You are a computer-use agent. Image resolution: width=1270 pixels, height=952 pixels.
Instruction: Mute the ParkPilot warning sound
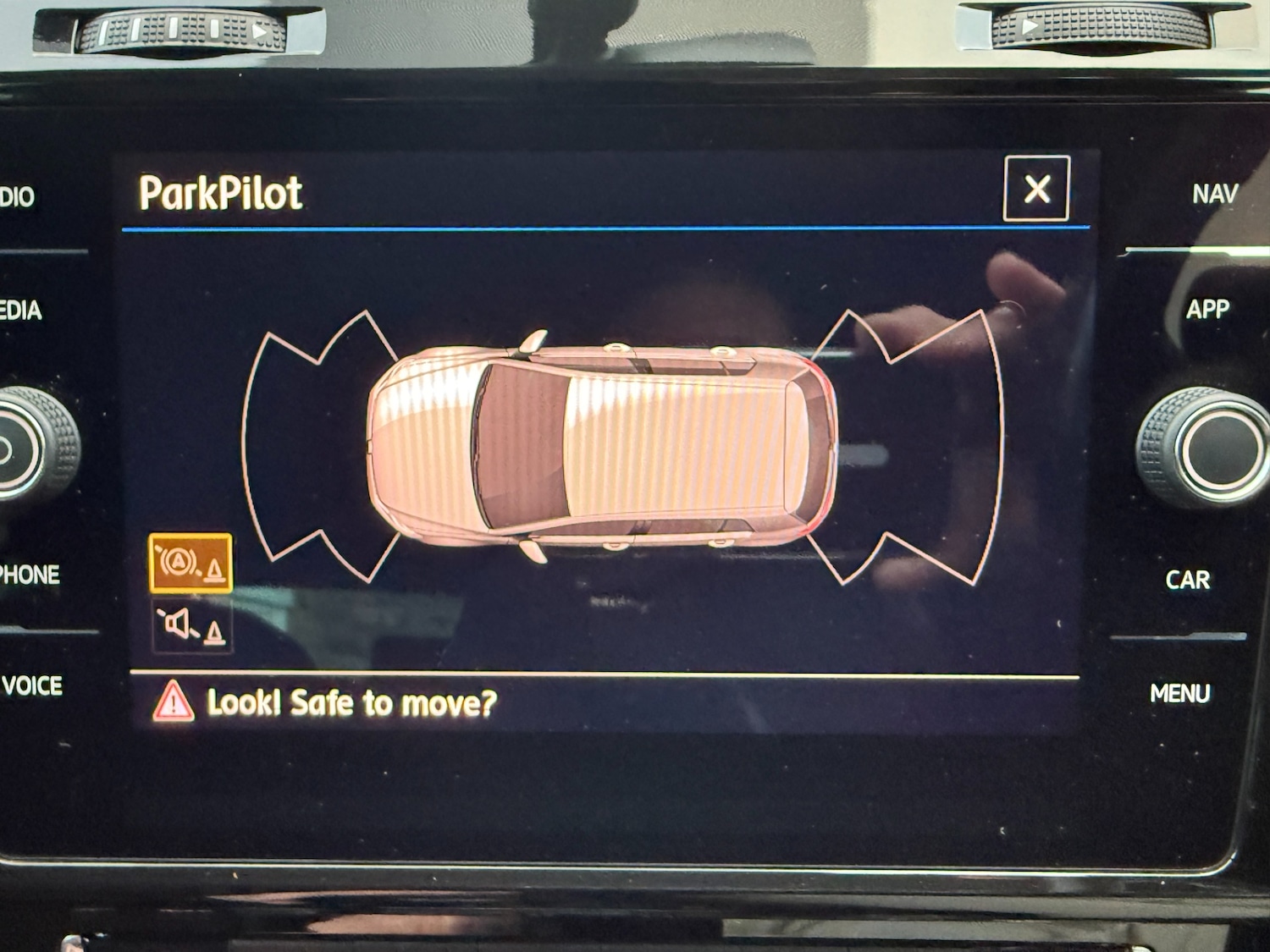tap(191, 627)
